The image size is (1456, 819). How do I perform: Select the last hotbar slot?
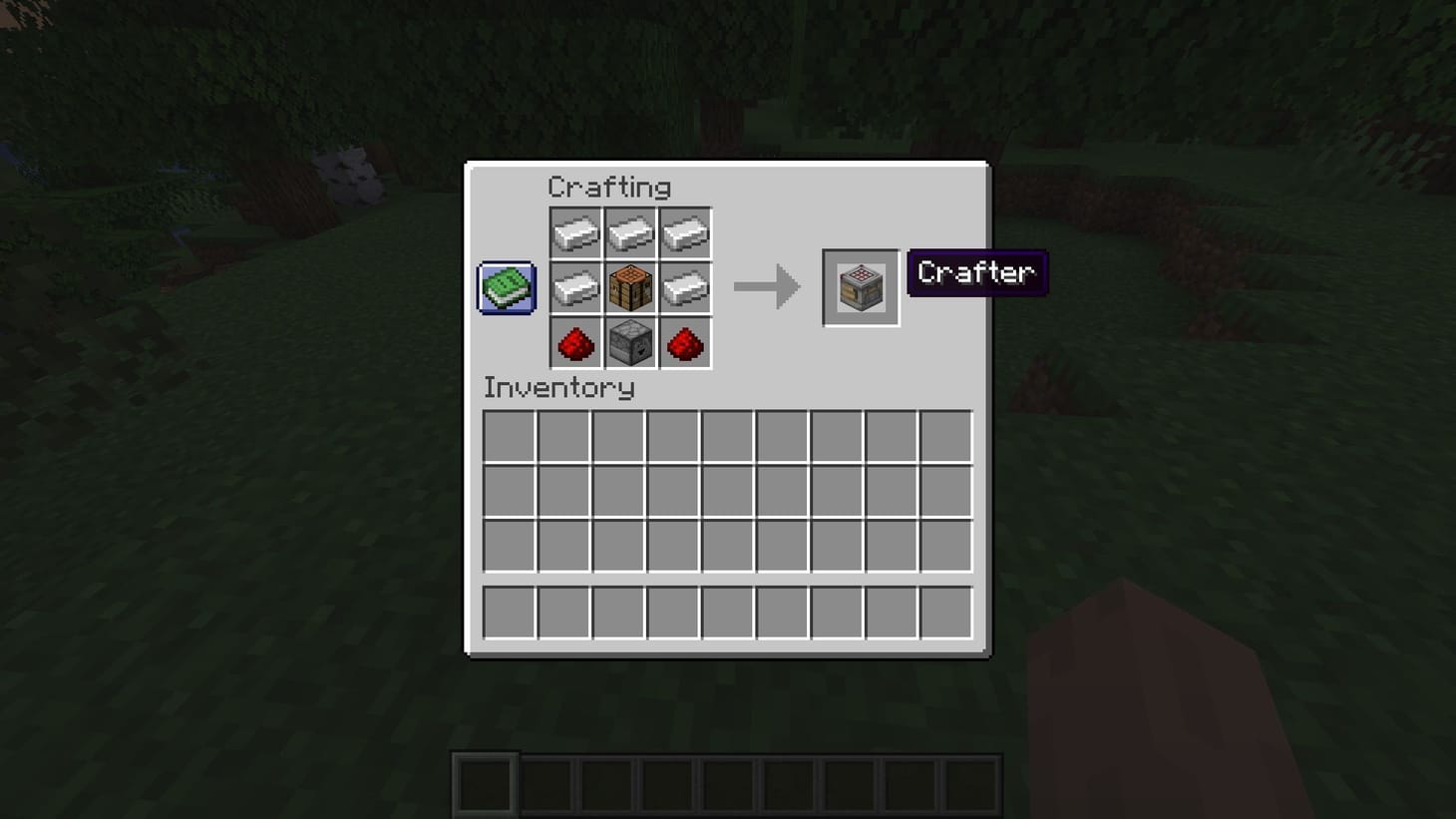pyautogui.click(x=971, y=784)
